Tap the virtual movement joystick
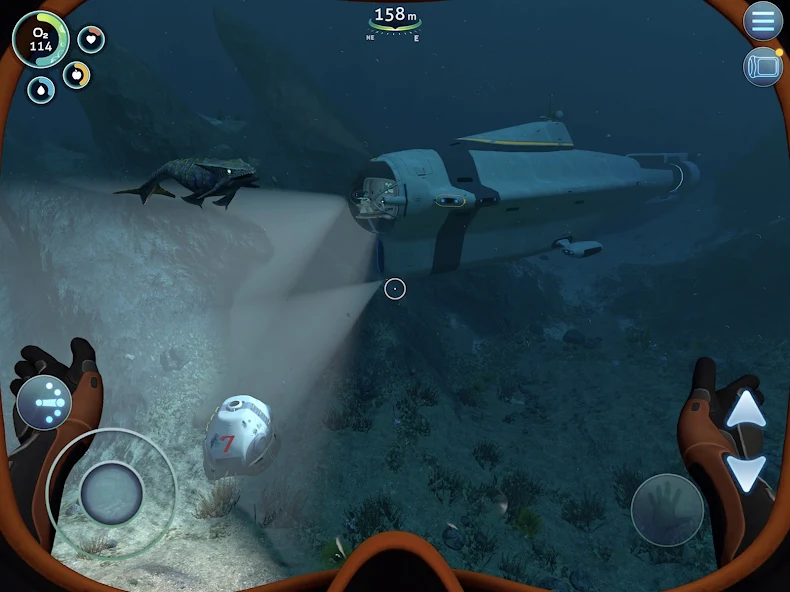This screenshot has width=790, height=592. tap(111, 493)
